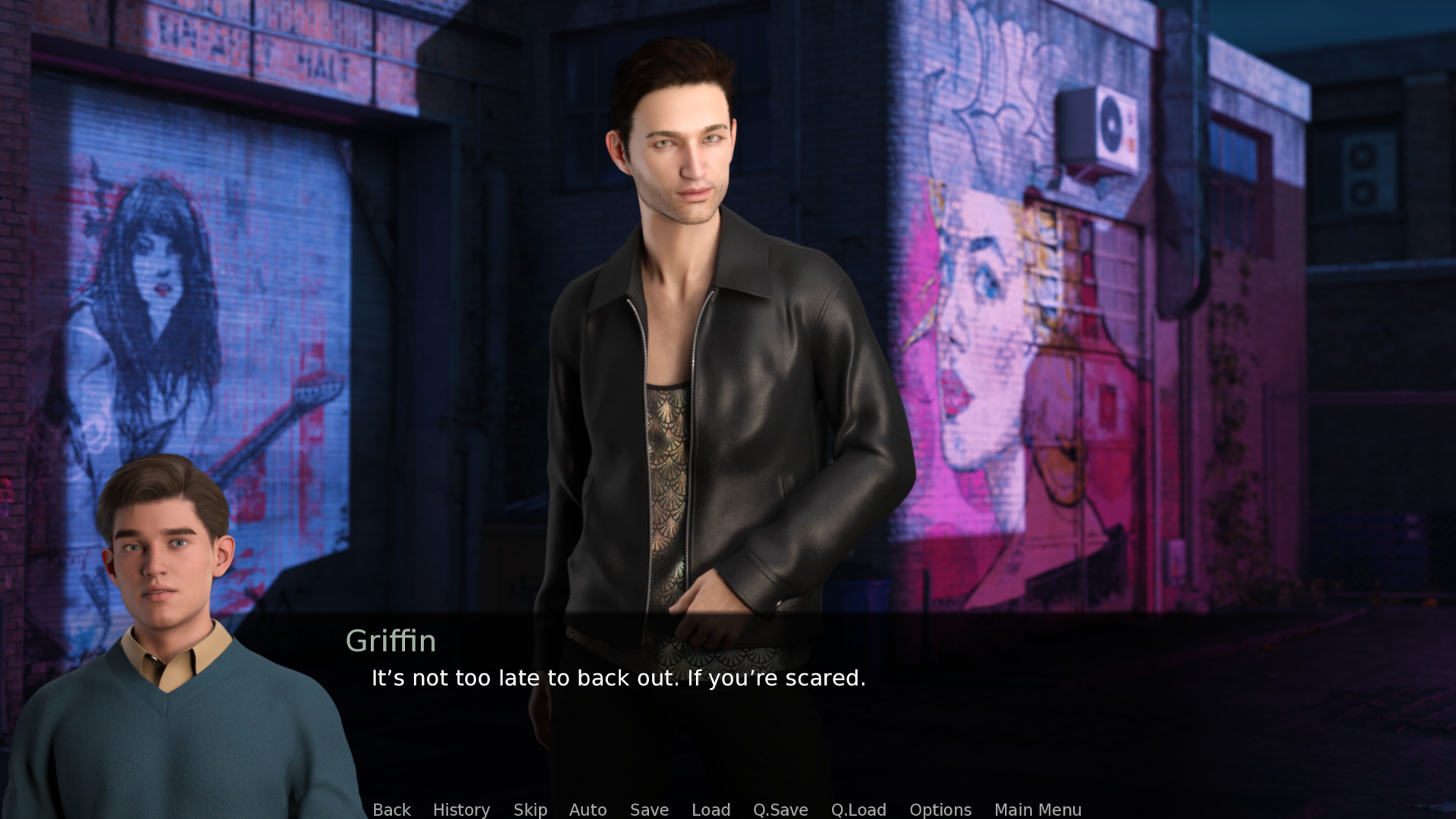Click the line 'It's not too late to back out'
This screenshot has height=819, width=1456.
pos(618,679)
